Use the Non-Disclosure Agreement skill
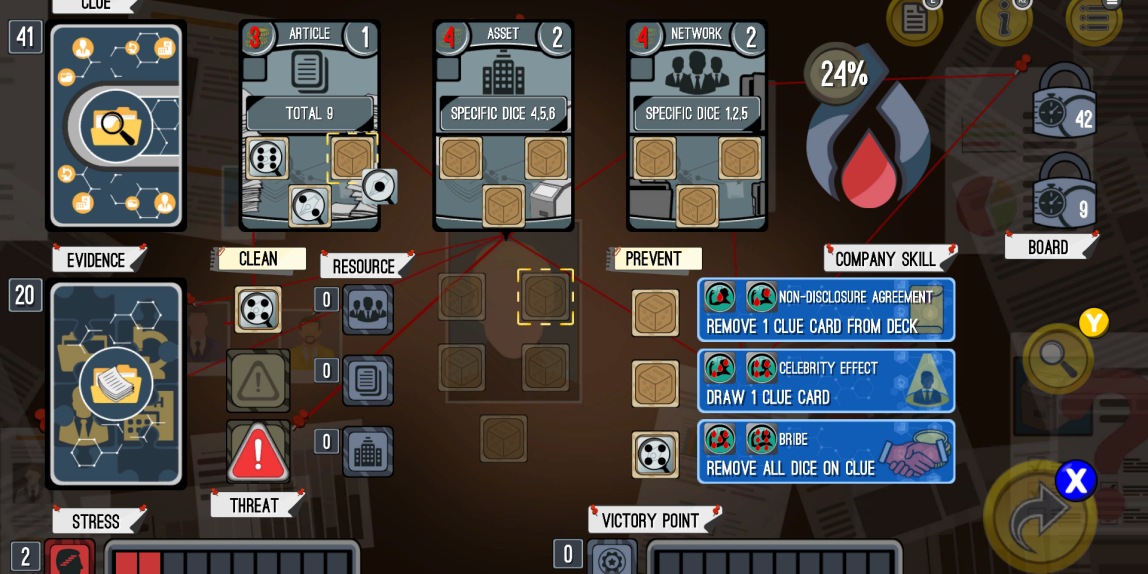The image size is (1148, 574). (x=826, y=310)
